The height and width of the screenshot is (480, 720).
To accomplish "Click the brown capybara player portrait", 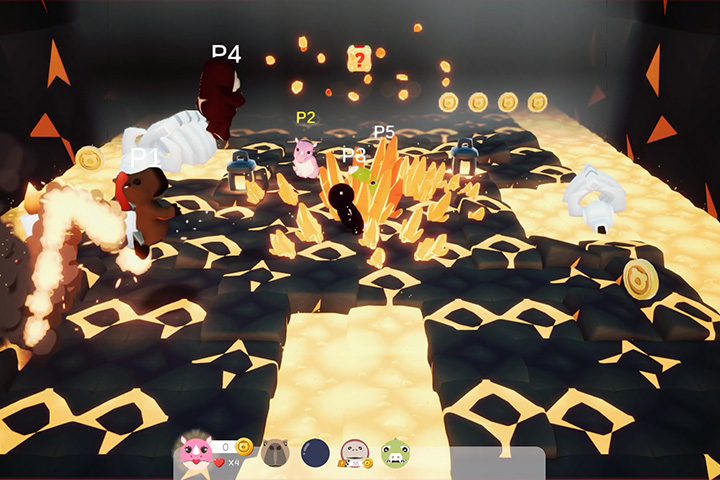I will [276, 454].
